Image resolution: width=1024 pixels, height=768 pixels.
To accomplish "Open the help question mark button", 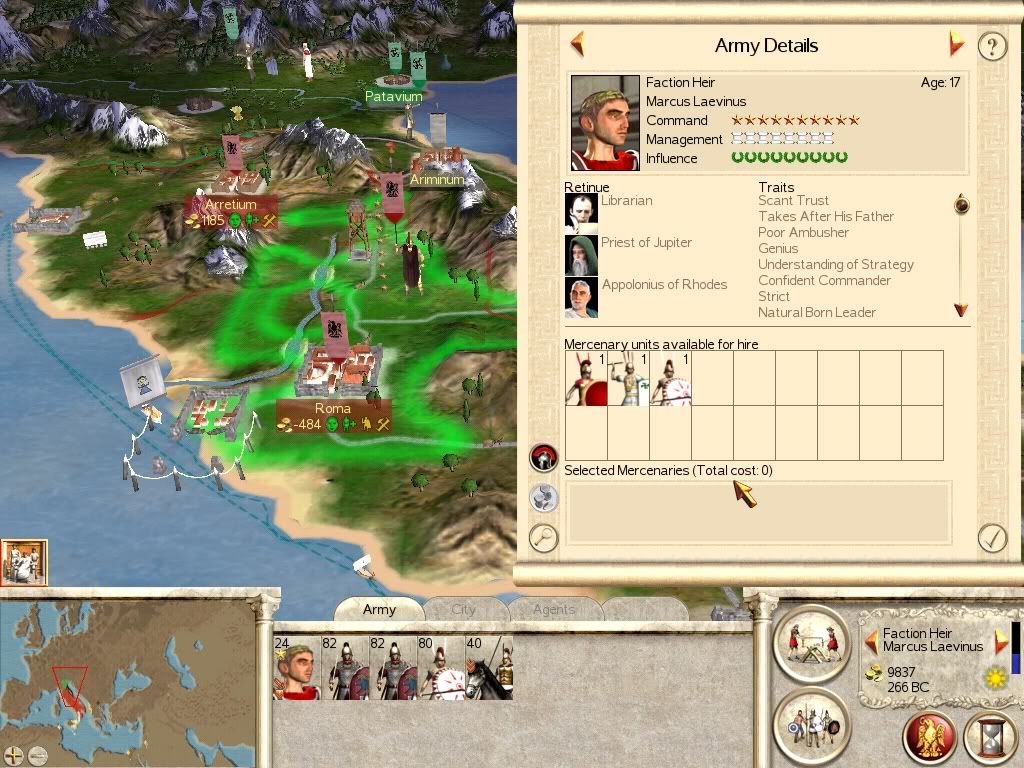I will tap(991, 47).
